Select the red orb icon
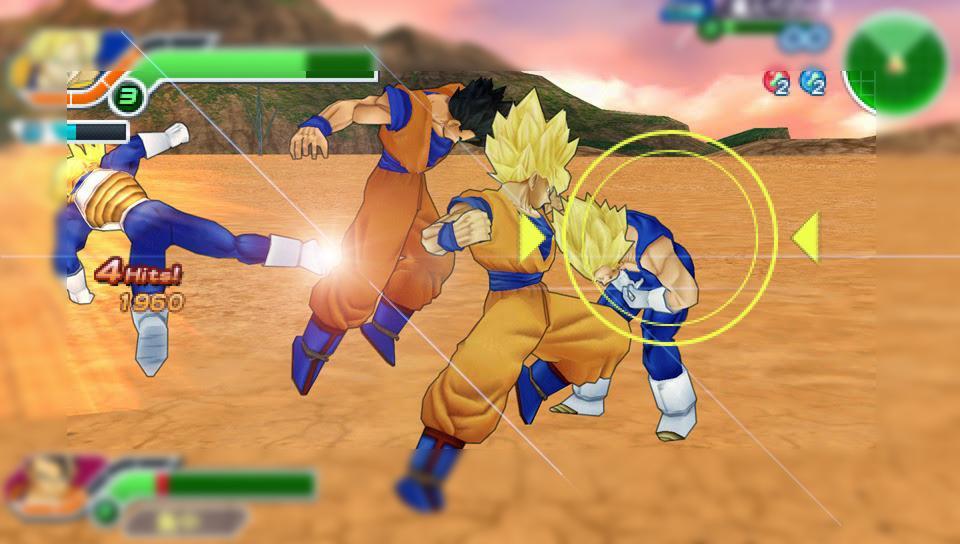 point(776,82)
